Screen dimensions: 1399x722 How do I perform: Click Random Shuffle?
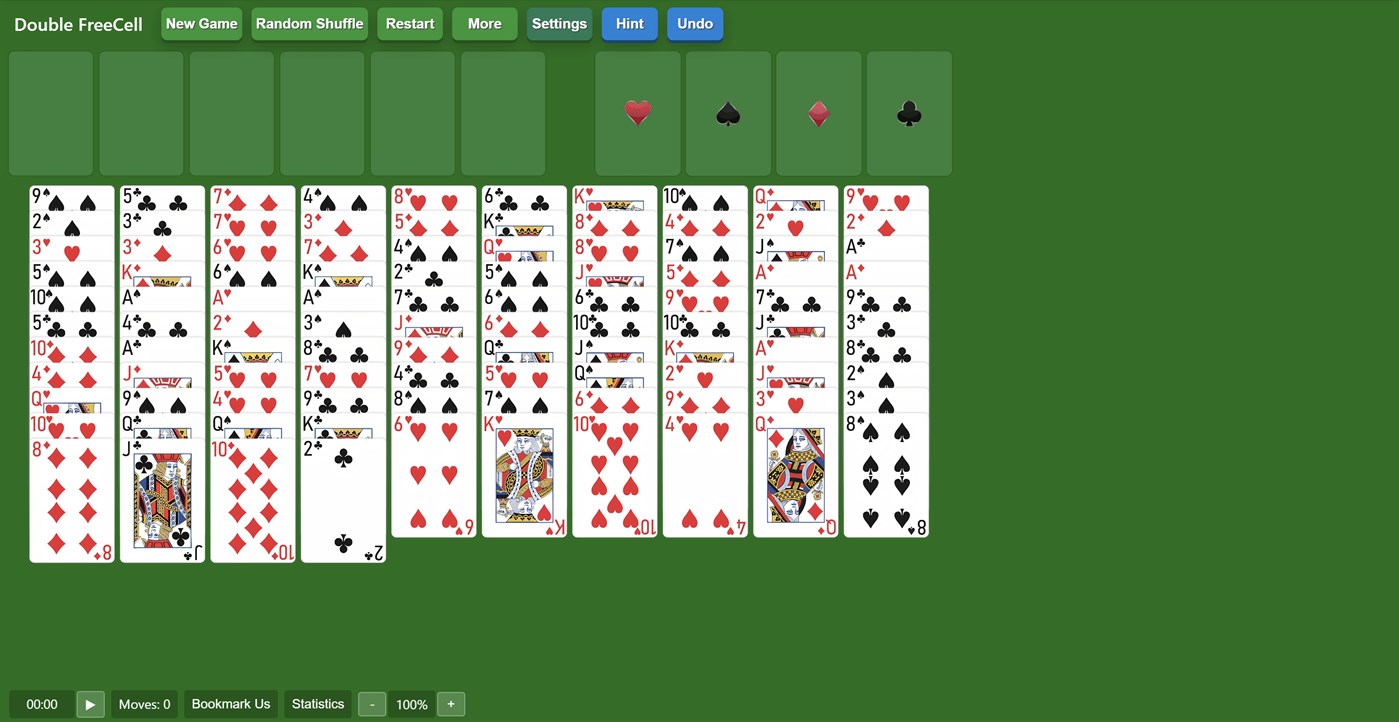click(x=309, y=23)
